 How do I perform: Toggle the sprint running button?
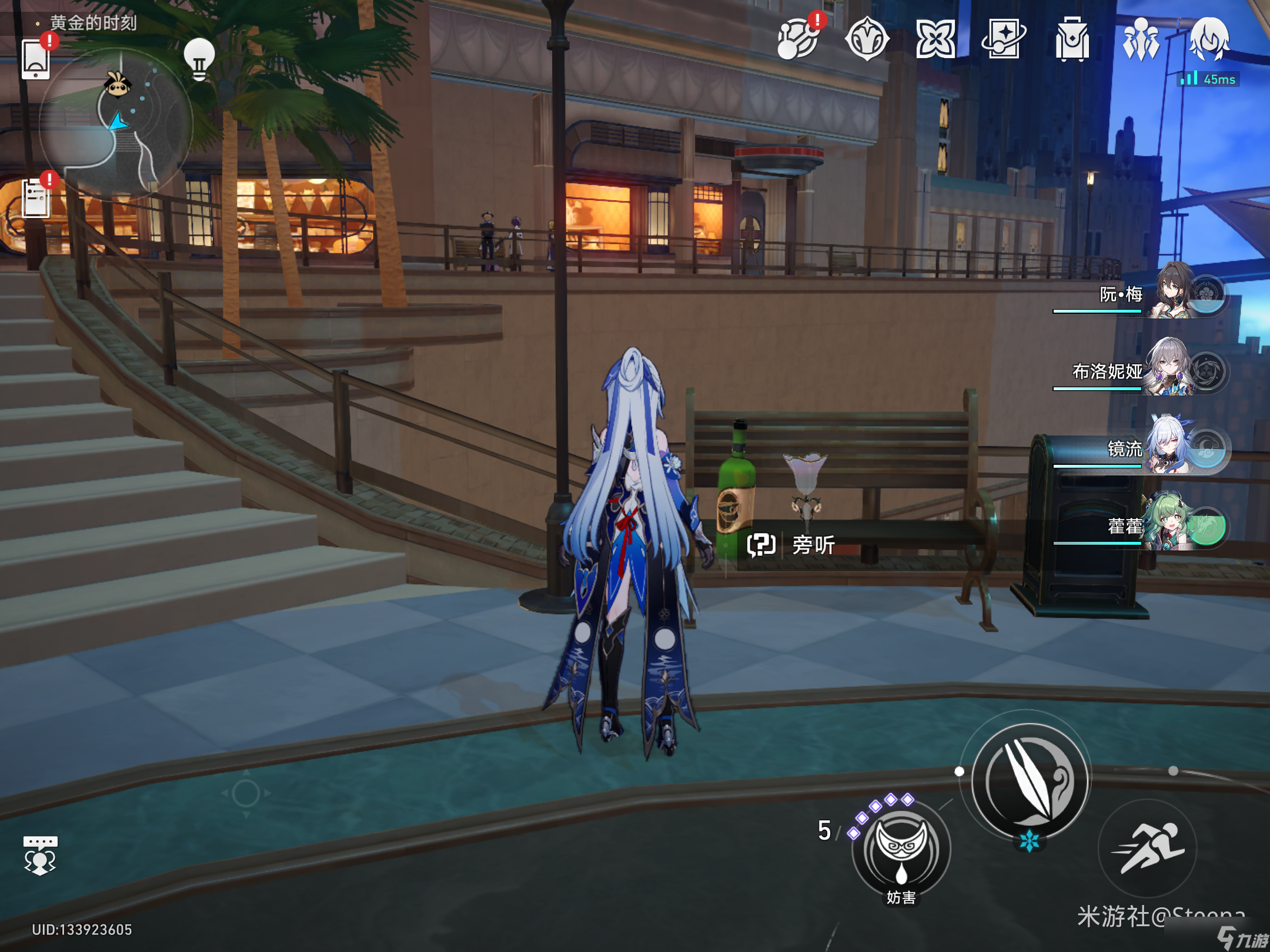(x=1147, y=848)
